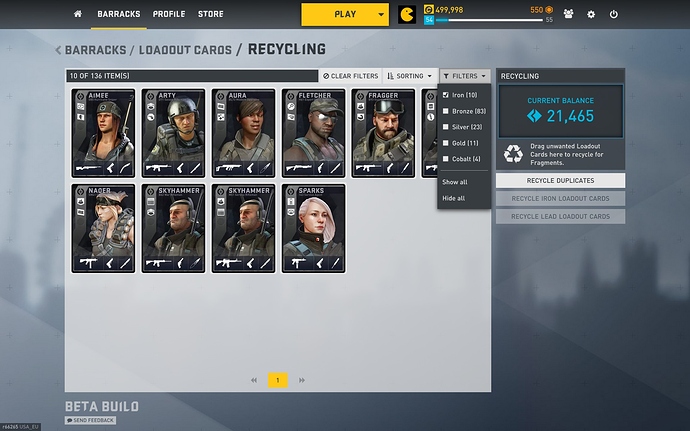Screen dimensions: 690x431
Task: Switch to the Store tab
Action: tap(210, 14)
